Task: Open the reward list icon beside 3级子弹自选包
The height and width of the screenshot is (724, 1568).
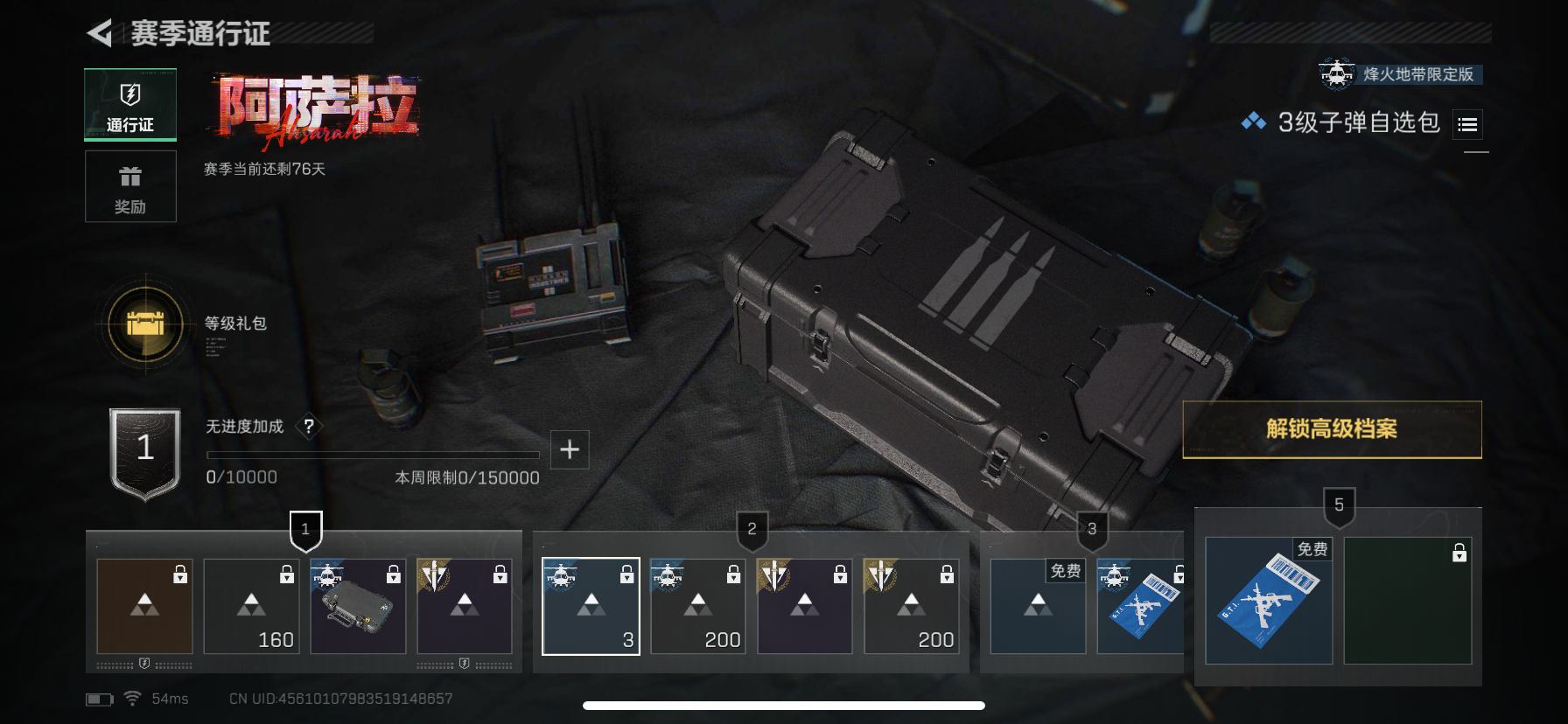Action: [1467, 125]
